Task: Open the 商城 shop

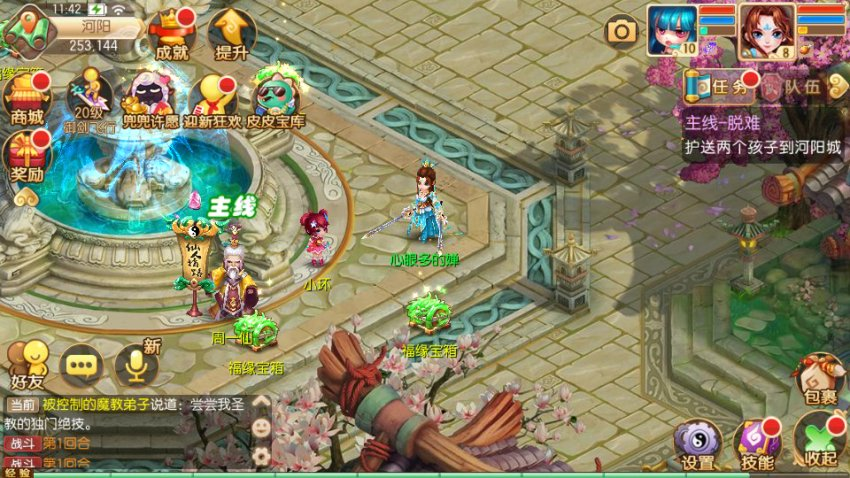Action: [x=27, y=100]
